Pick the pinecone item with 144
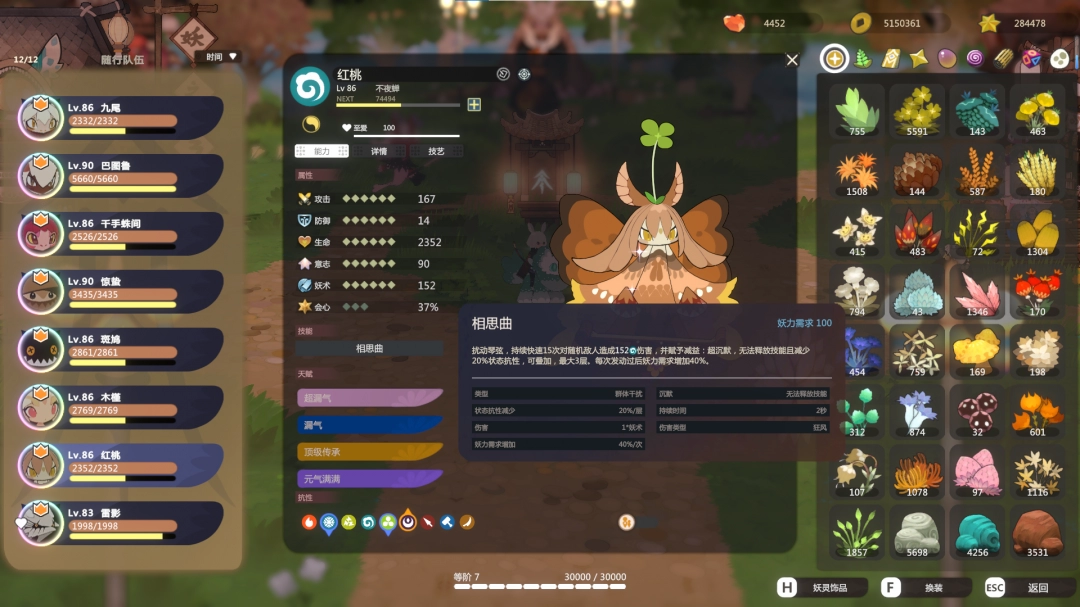 (x=917, y=170)
